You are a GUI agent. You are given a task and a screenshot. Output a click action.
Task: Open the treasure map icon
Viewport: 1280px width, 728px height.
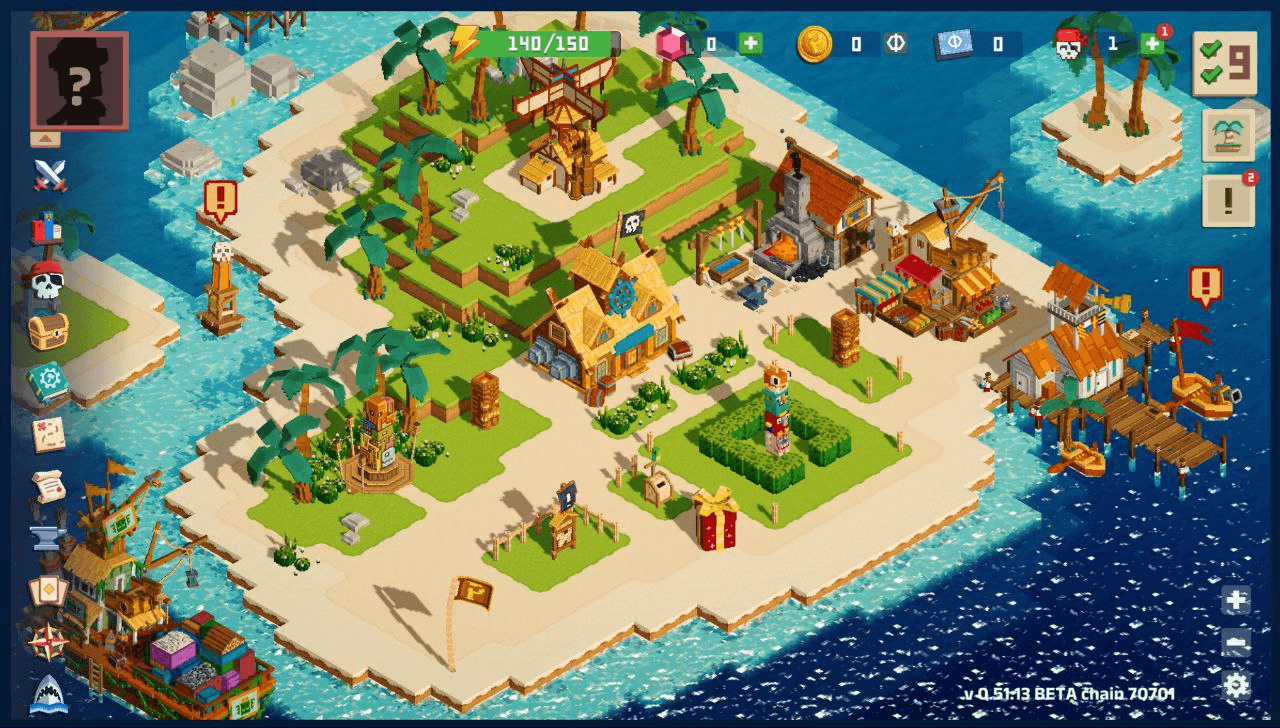tap(47, 434)
